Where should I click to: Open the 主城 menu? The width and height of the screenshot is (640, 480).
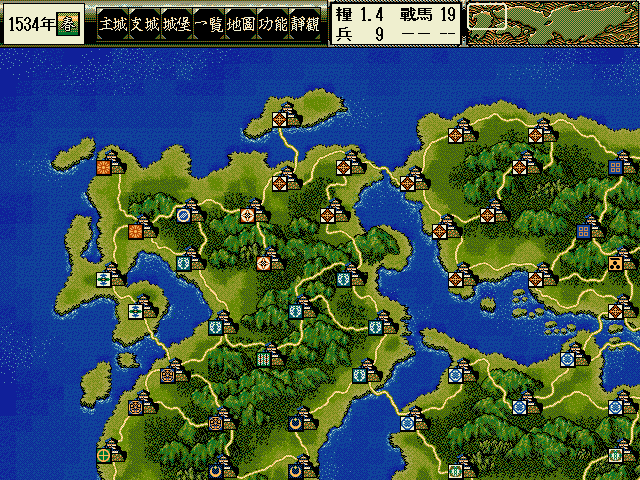pos(113,24)
